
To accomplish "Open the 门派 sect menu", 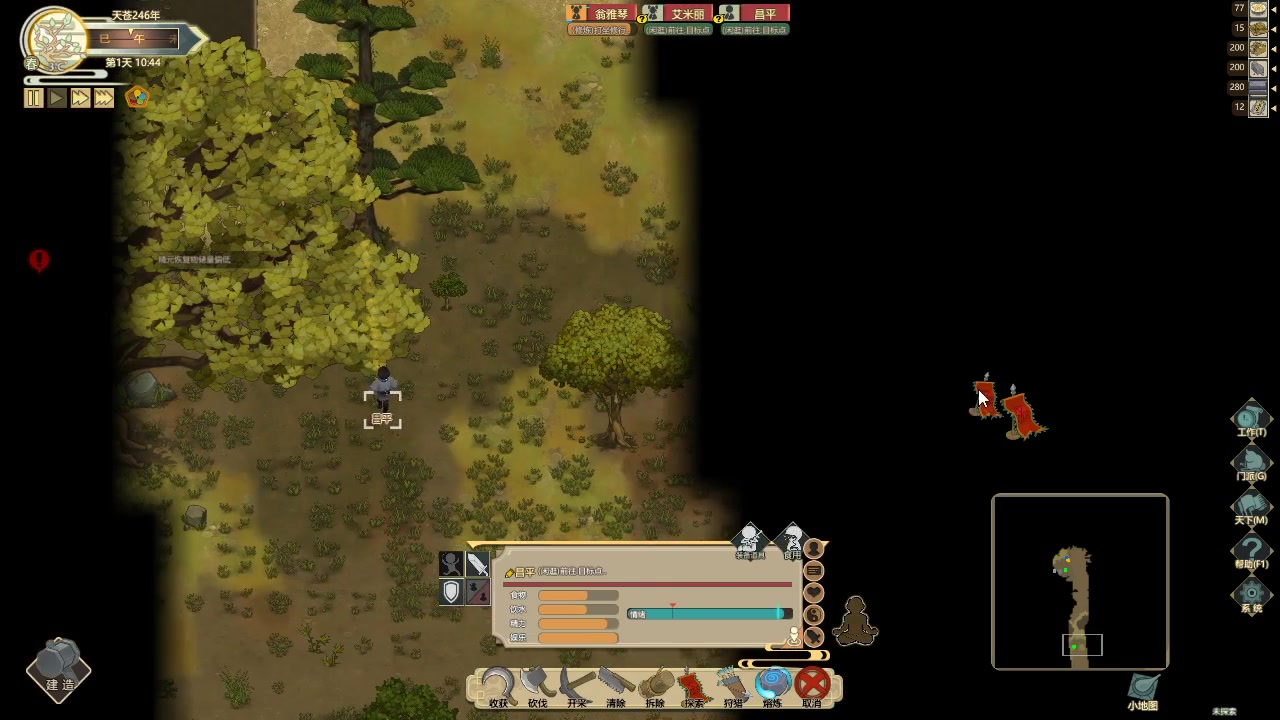I will (1251, 463).
